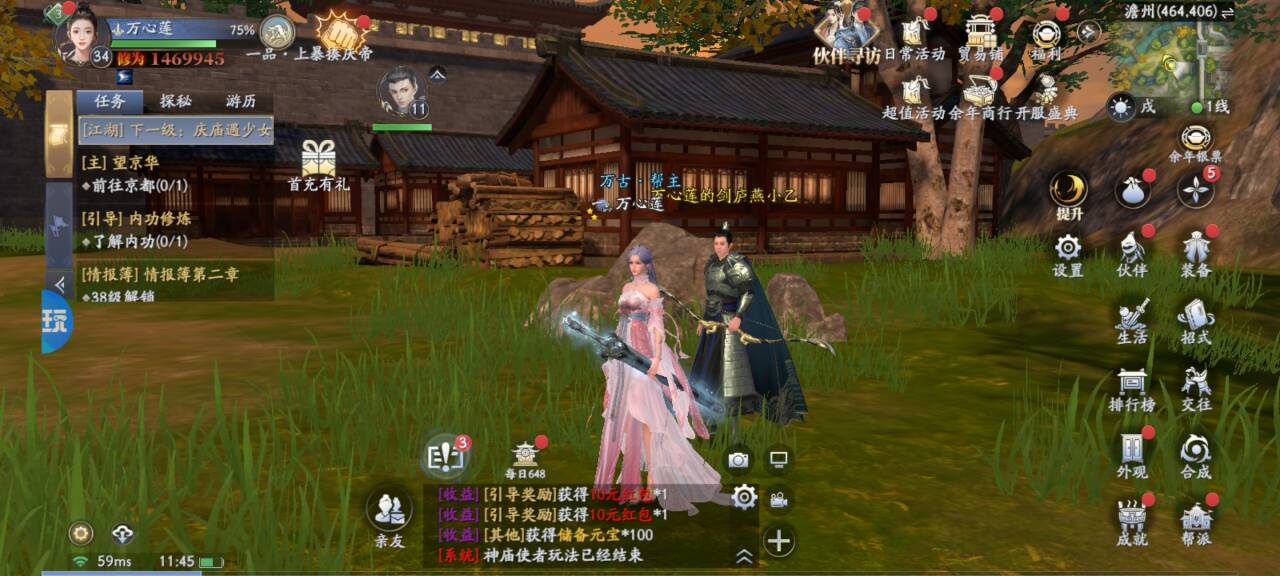The image size is (1280, 576).
Task: Open the 首充有礼 first-recharge gift
Action: [318, 164]
